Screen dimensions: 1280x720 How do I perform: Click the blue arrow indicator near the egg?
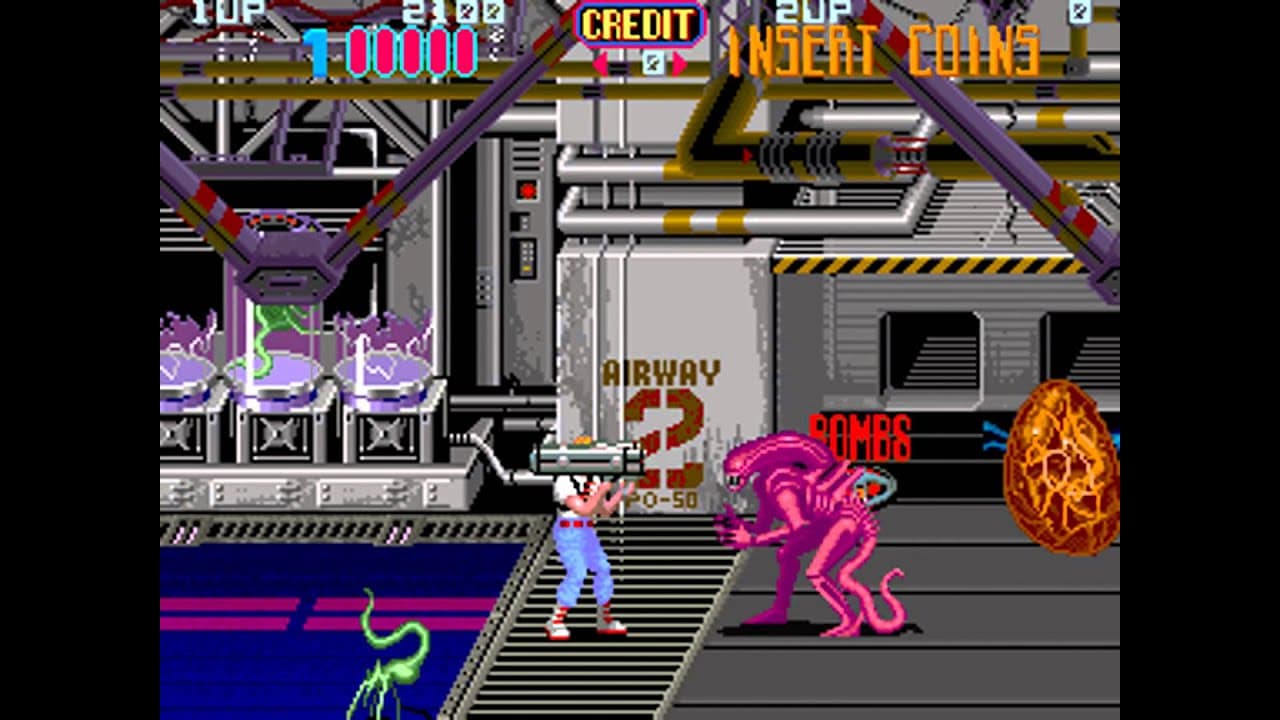995,435
